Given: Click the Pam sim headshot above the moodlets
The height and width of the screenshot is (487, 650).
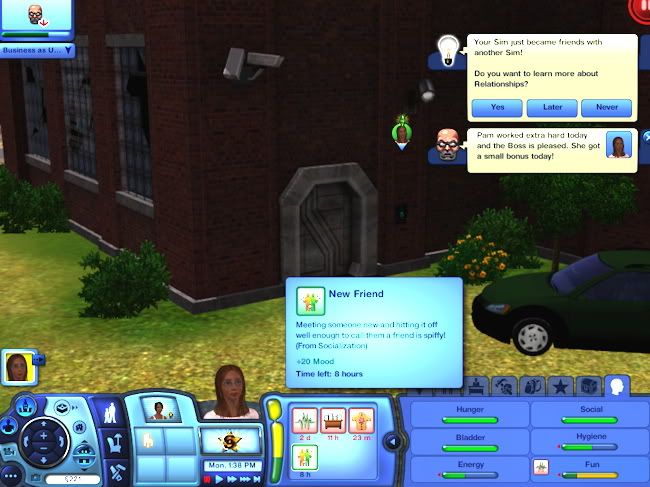Looking at the screenshot, I should [x=234, y=393].
